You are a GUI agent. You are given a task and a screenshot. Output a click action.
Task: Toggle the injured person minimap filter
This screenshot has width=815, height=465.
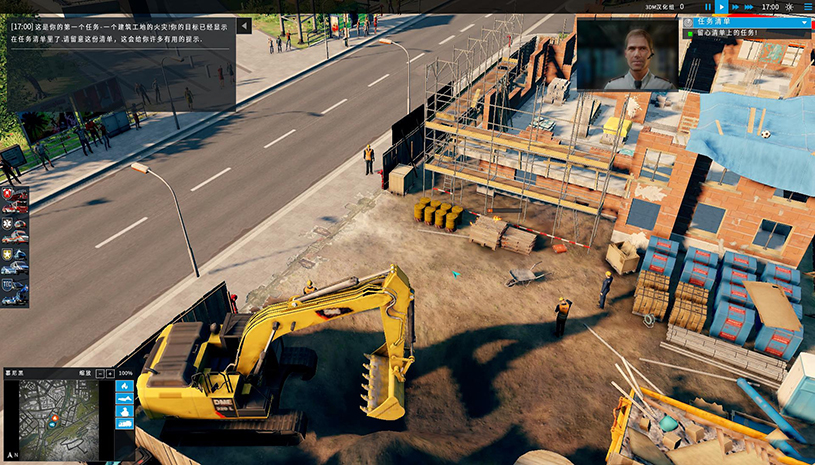(x=125, y=398)
